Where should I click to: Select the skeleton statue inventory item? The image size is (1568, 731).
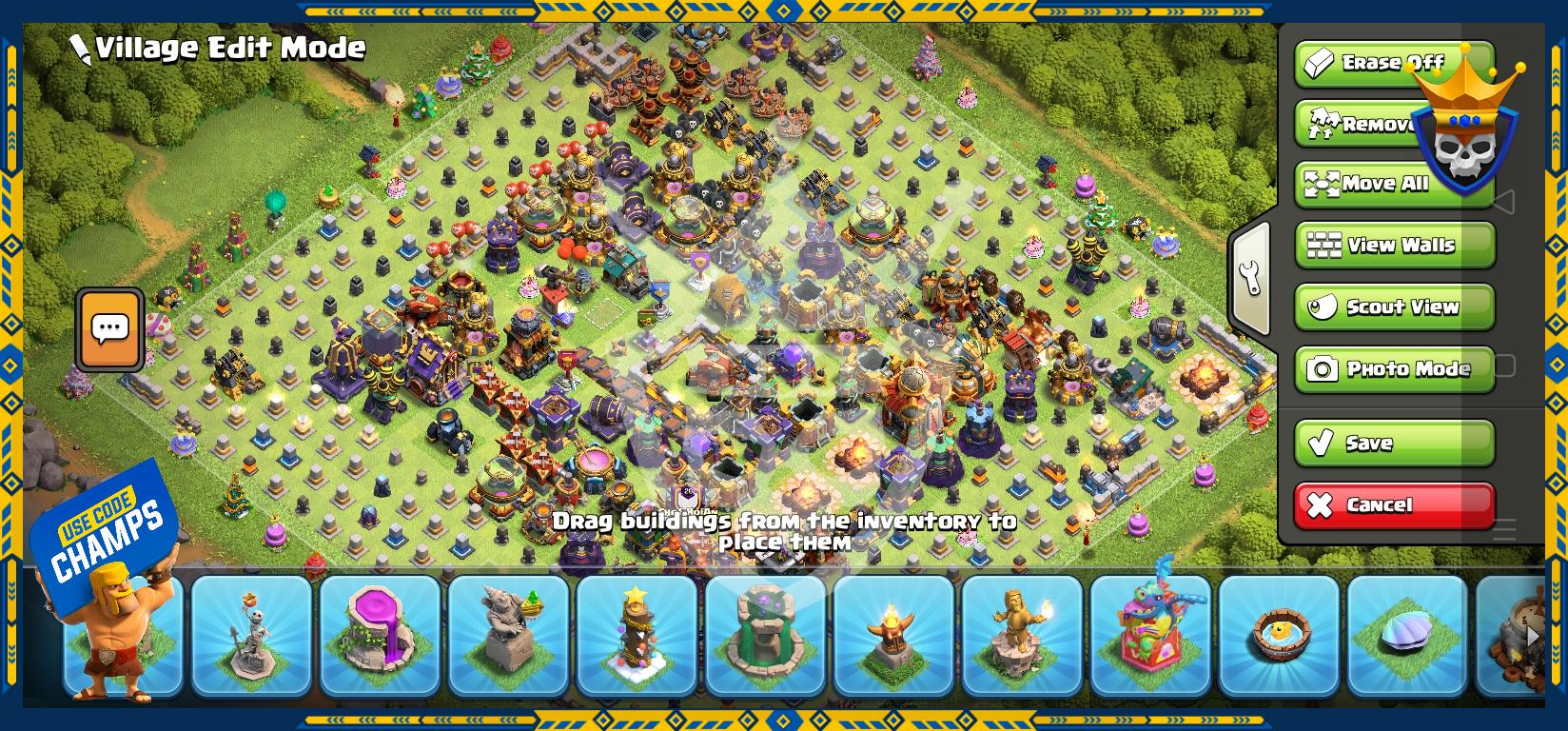(x=252, y=635)
